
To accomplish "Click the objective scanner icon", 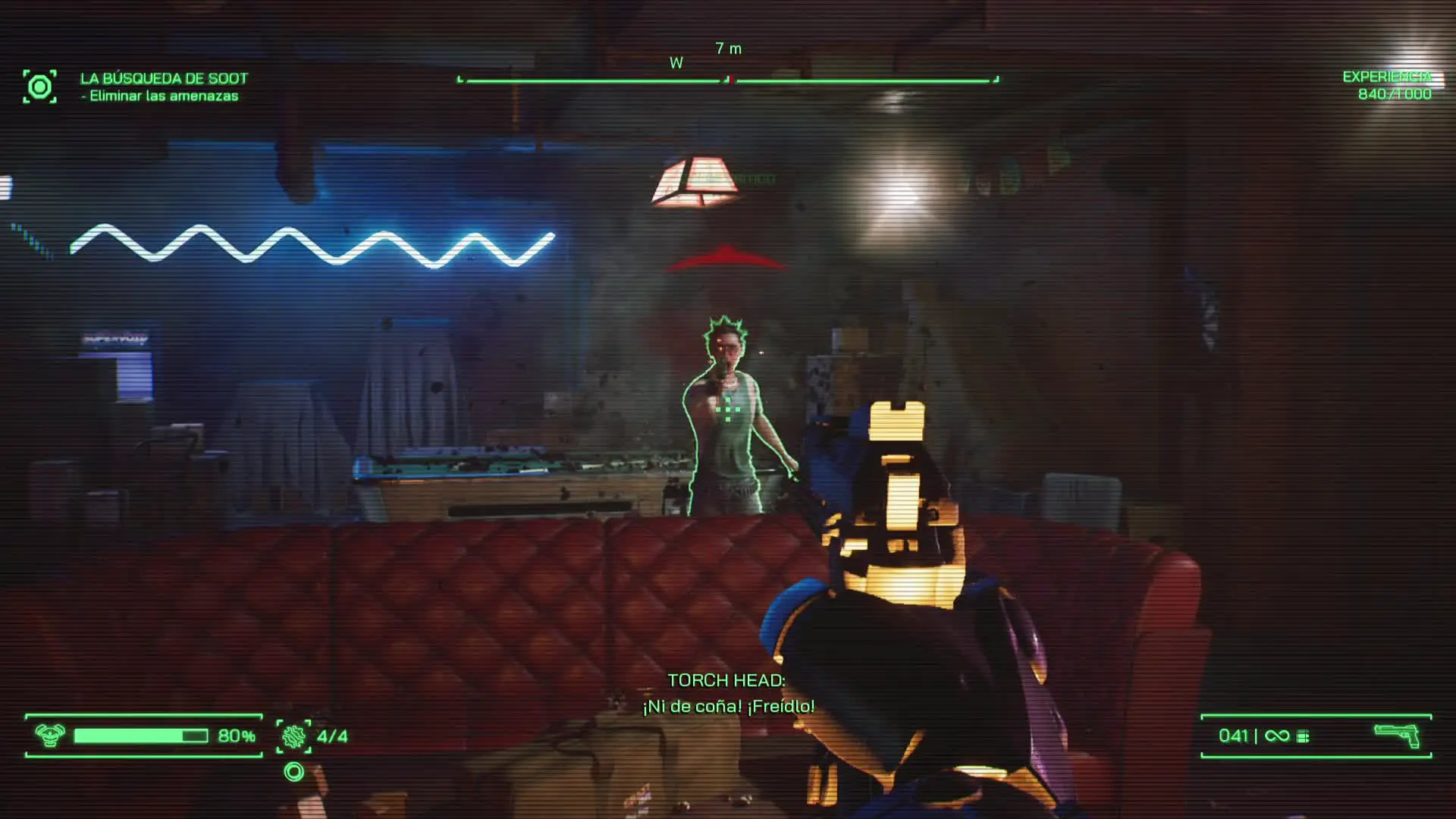I will click(x=39, y=86).
